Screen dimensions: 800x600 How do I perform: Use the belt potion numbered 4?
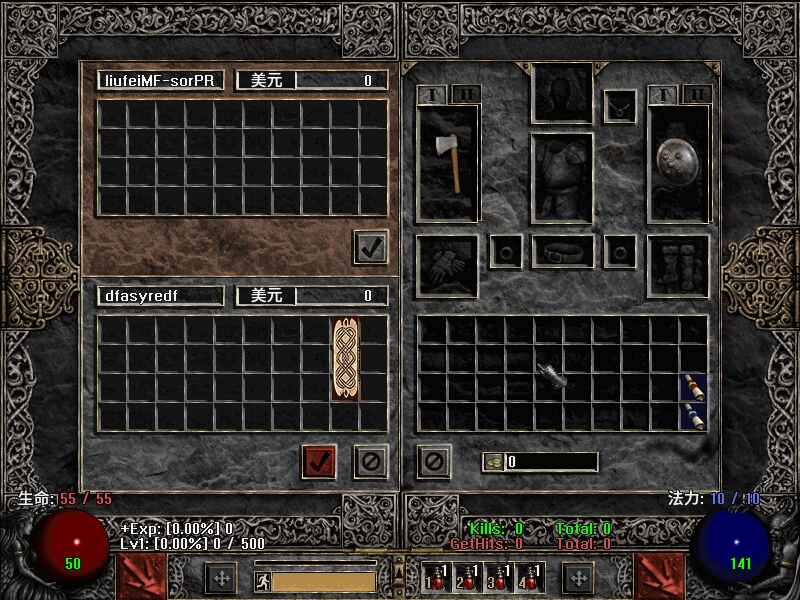[527, 577]
